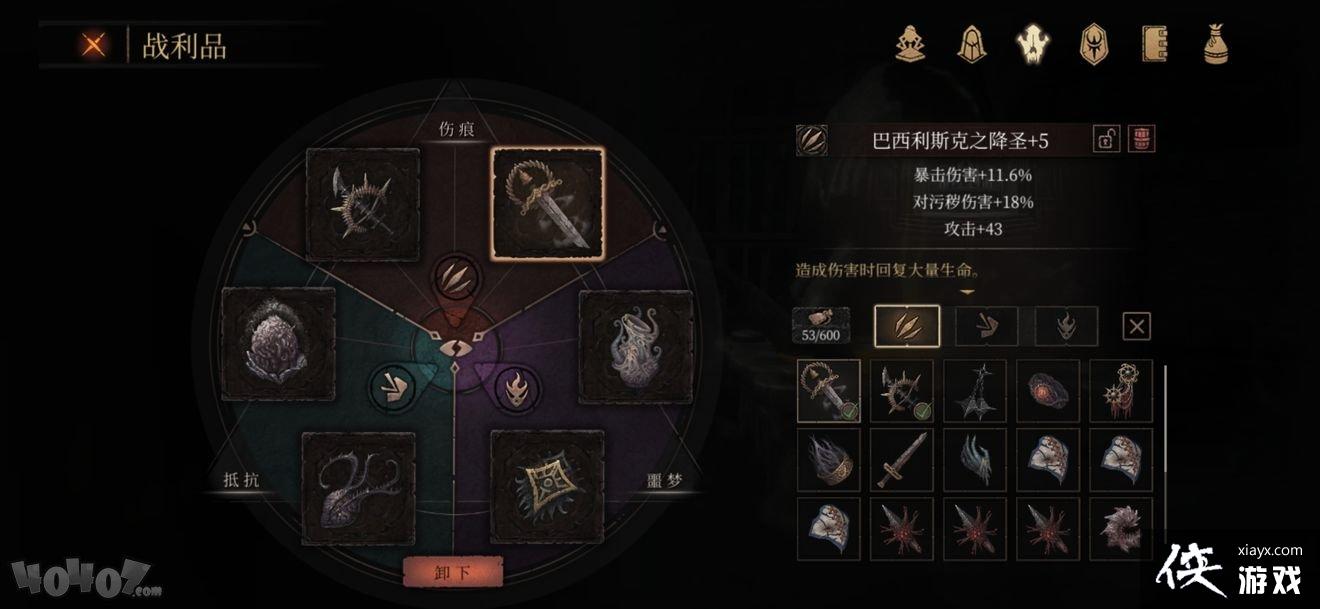This screenshot has width=1320, height=609.
Task: Switch to the flame-shaped 噩梦 filter tab
Action: pyautogui.click(x=1066, y=325)
